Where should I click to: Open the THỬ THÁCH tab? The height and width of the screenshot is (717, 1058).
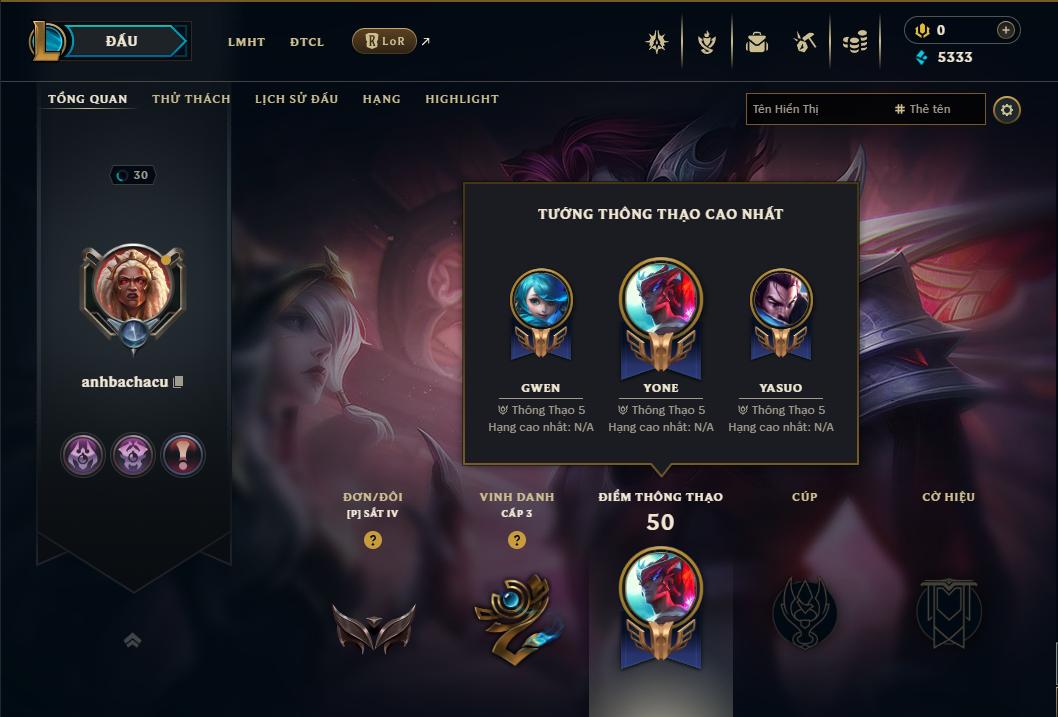[x=191, y=99]
